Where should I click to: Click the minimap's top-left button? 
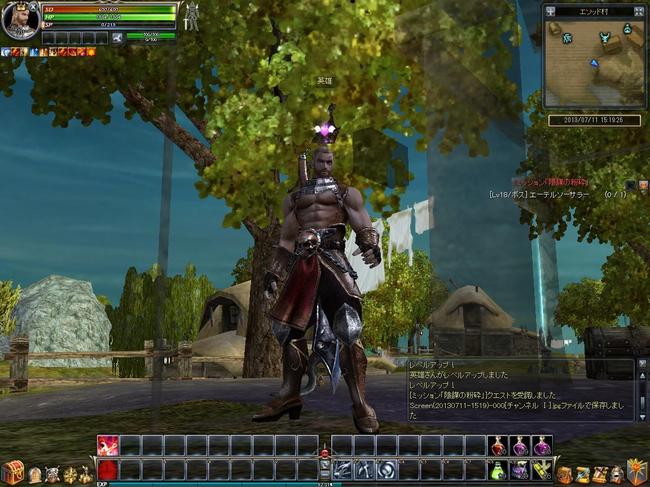click(x=552, y=11)
